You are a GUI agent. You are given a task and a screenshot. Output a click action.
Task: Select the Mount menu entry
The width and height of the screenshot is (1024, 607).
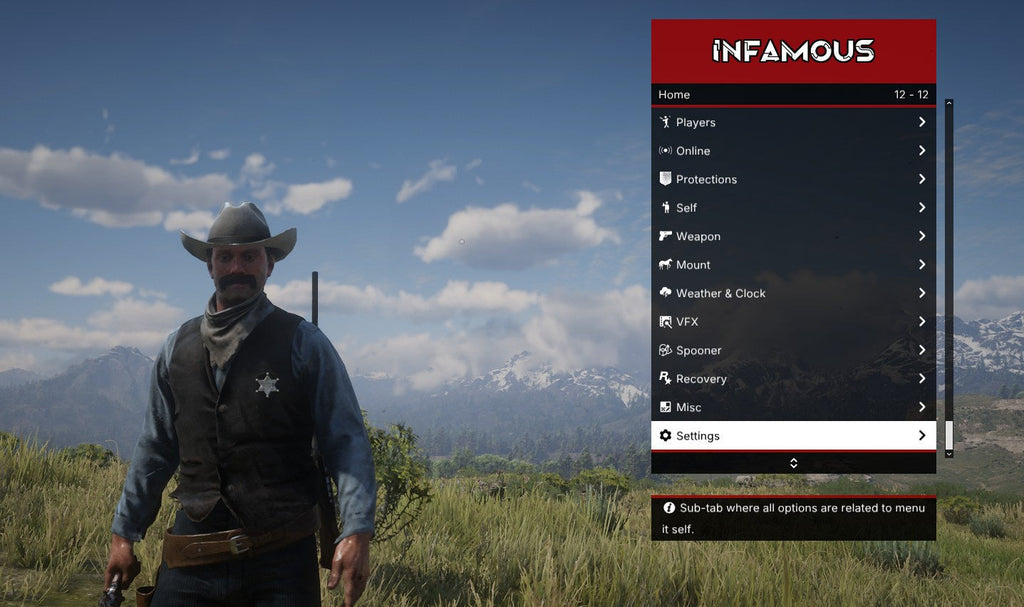point(793,265)
